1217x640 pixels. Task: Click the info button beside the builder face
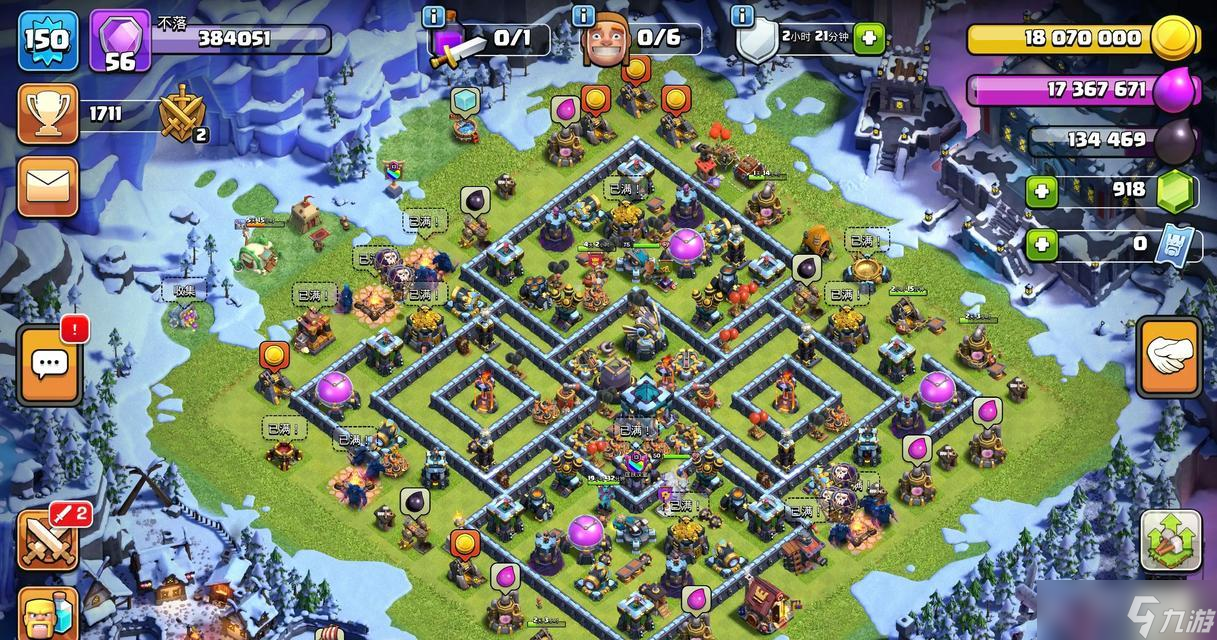[584, 16]
